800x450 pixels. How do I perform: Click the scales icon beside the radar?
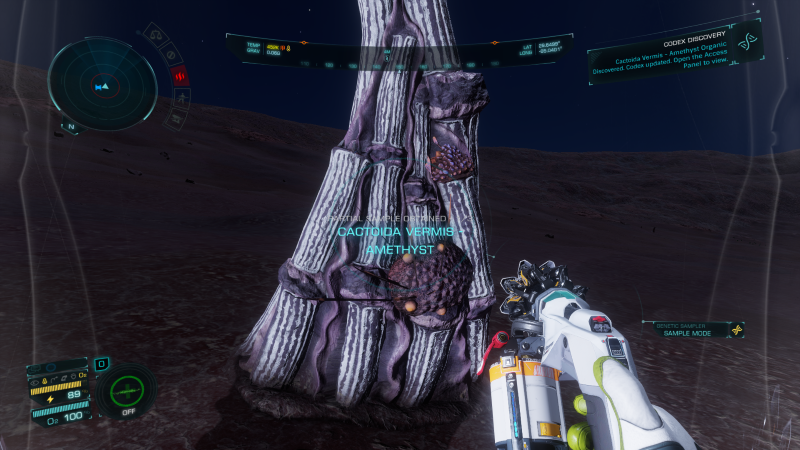click(x=156, y=35)
